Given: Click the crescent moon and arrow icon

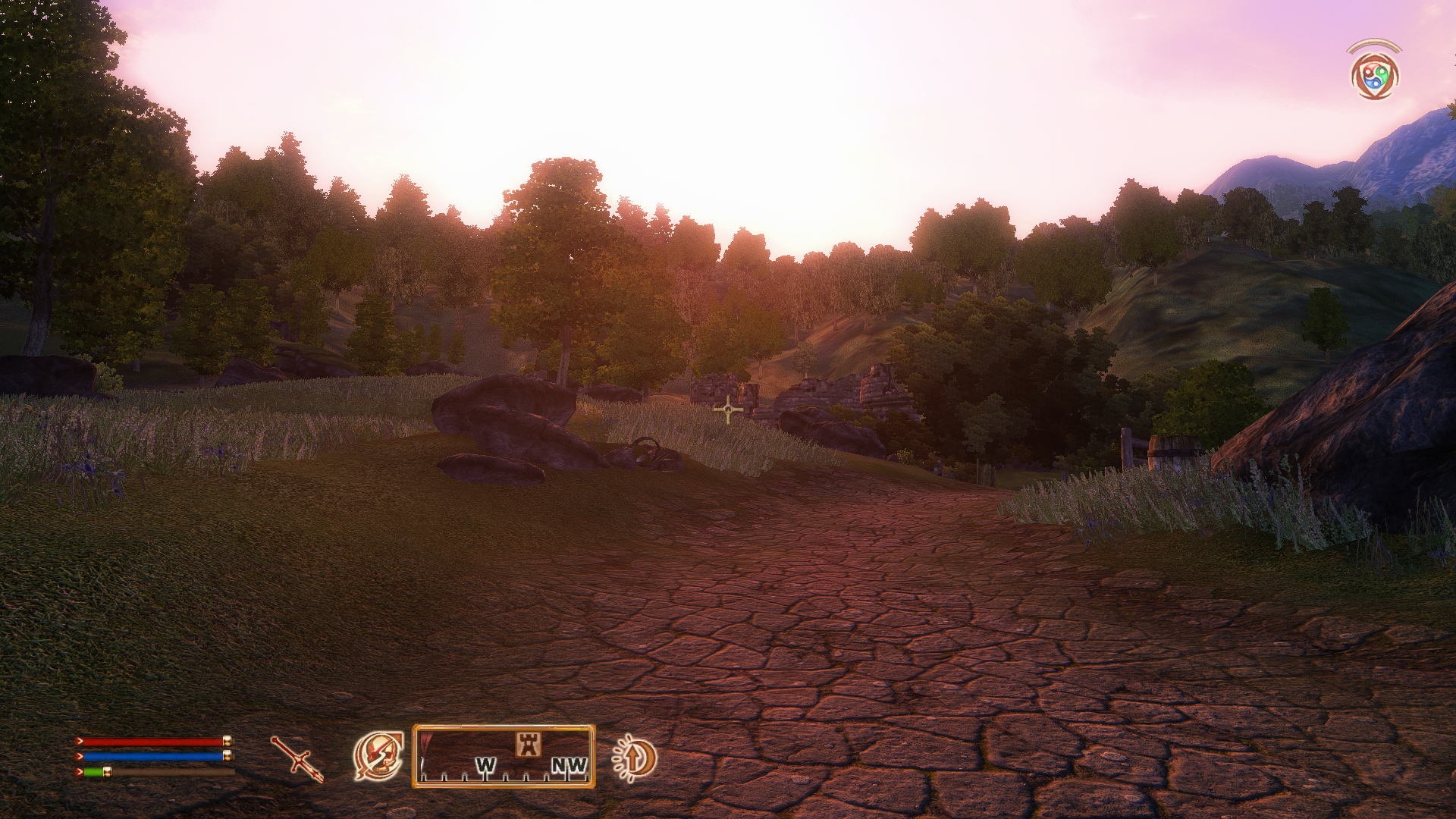Looking at the screenshot, I should pos(635,758).
